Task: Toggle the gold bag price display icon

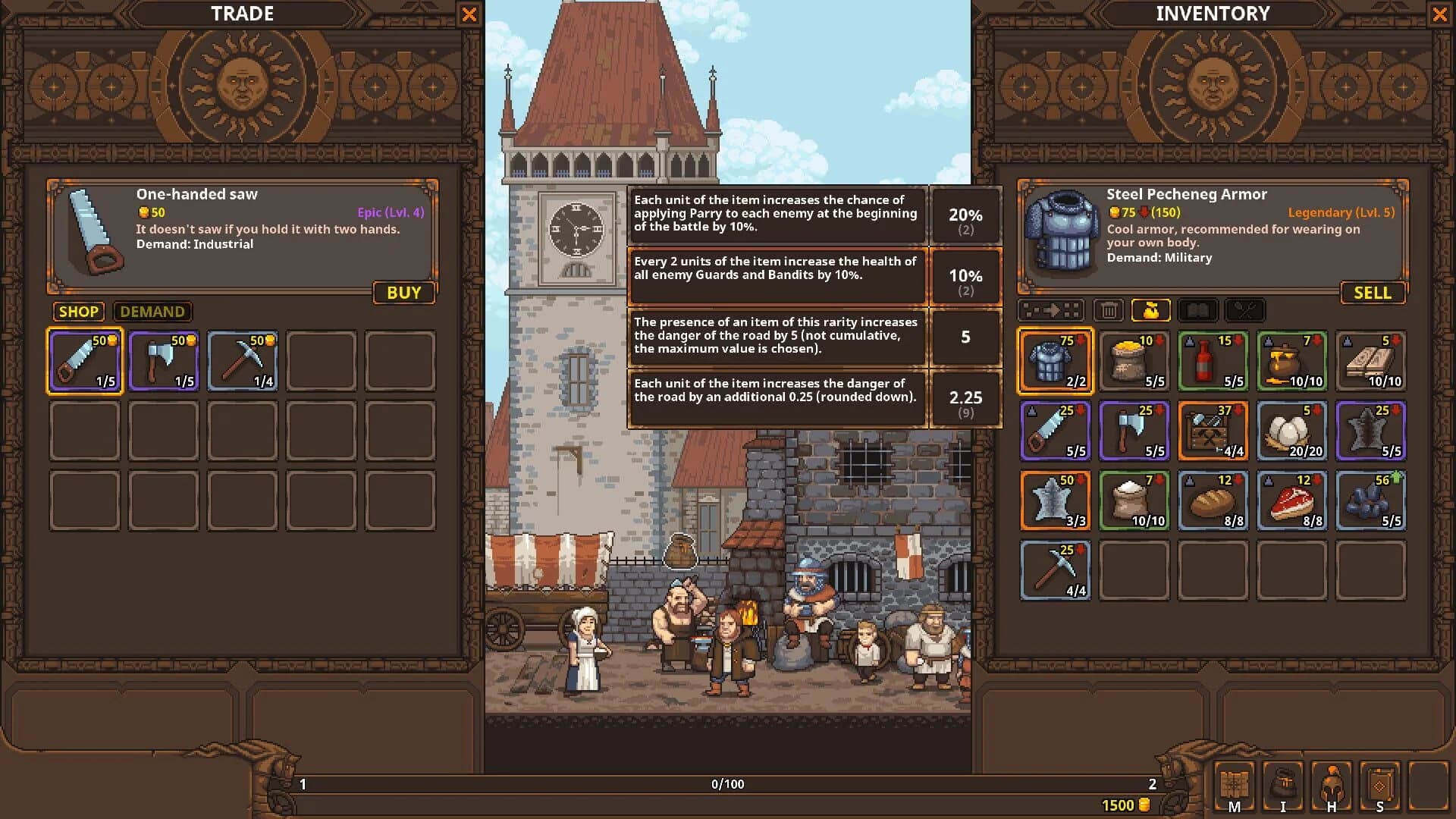Action: point(1151,309)
